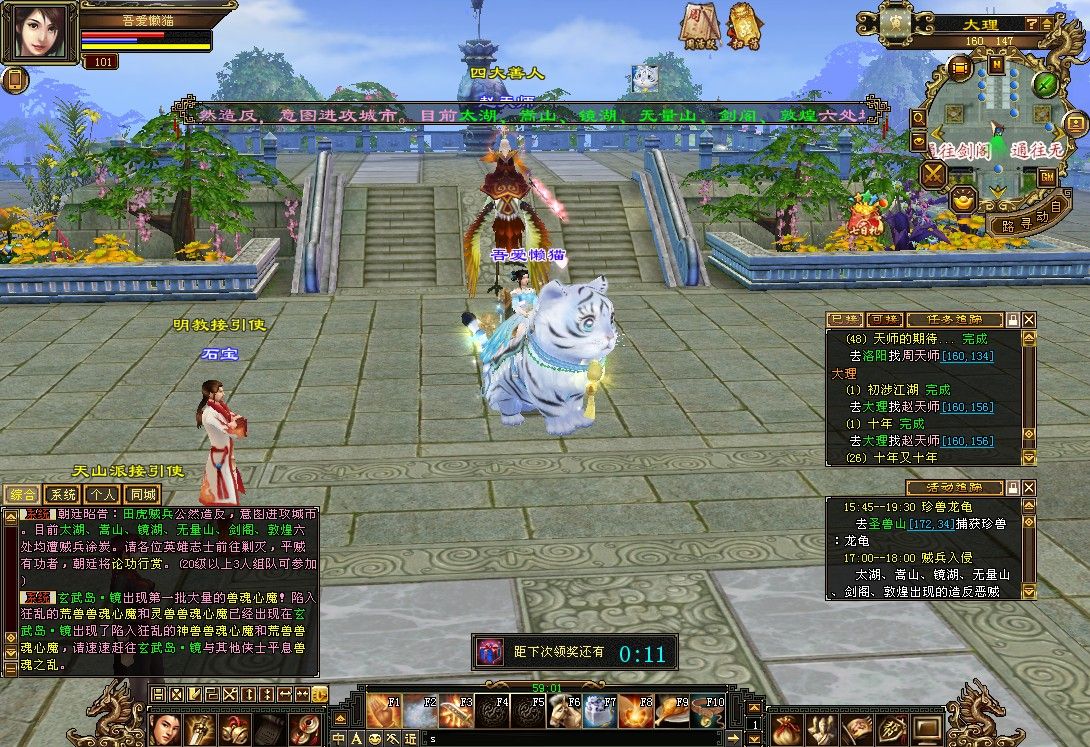Open the GM button beside the minimap

[1048, 176]
